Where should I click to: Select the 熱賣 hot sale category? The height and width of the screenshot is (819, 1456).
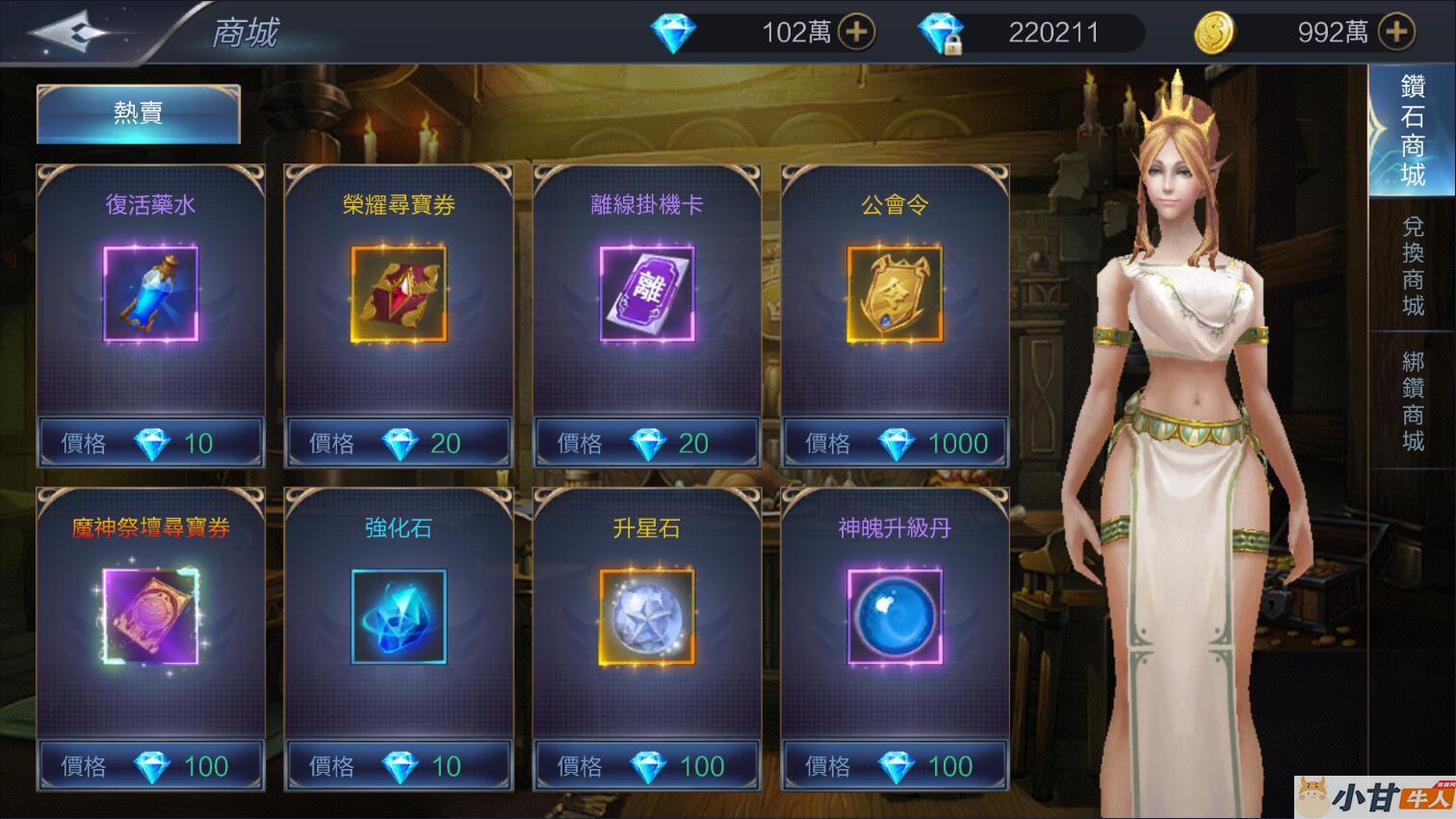138,114
